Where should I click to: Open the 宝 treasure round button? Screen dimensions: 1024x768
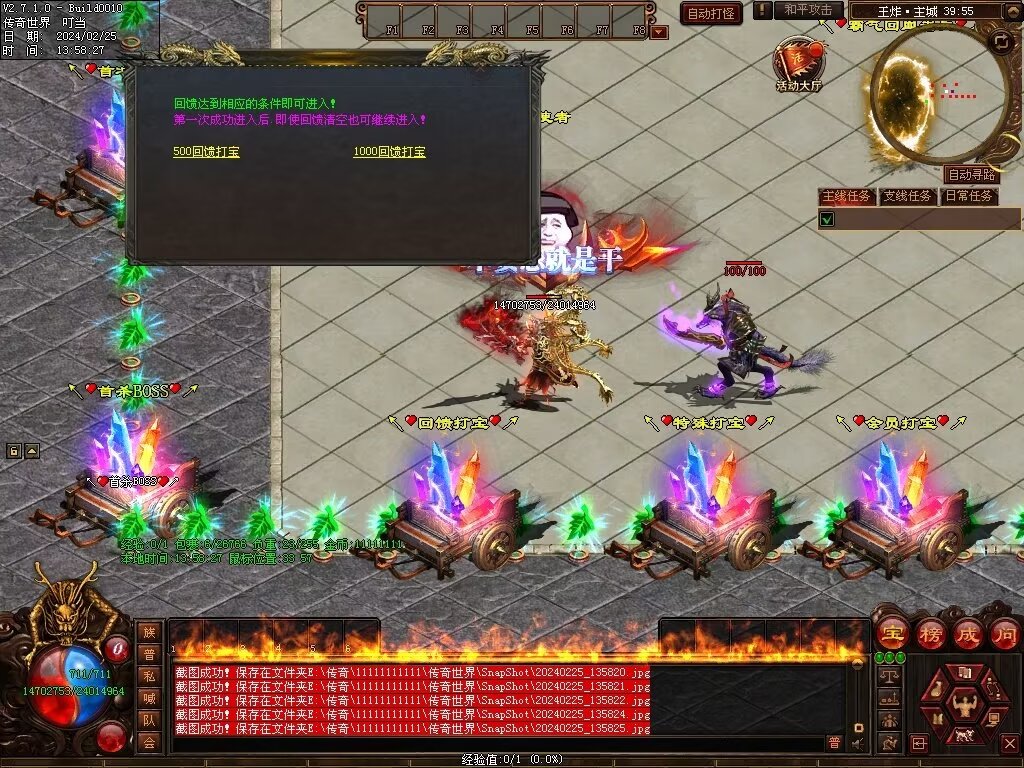coord(892,633)
